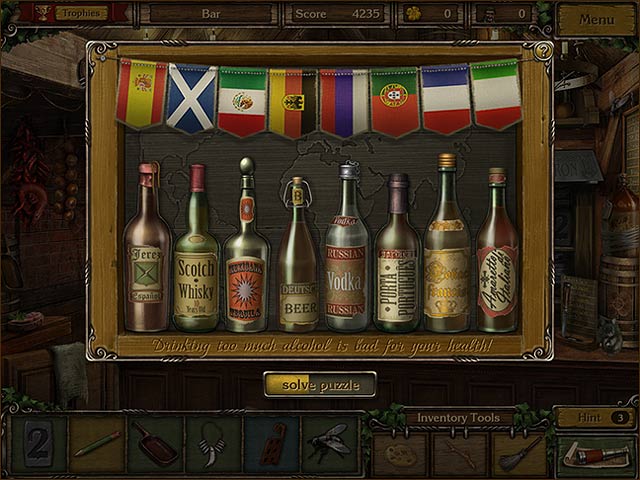640x480 pixels.
Task: Choose the scoop shovel inventory item
Action: click(155, 444)
